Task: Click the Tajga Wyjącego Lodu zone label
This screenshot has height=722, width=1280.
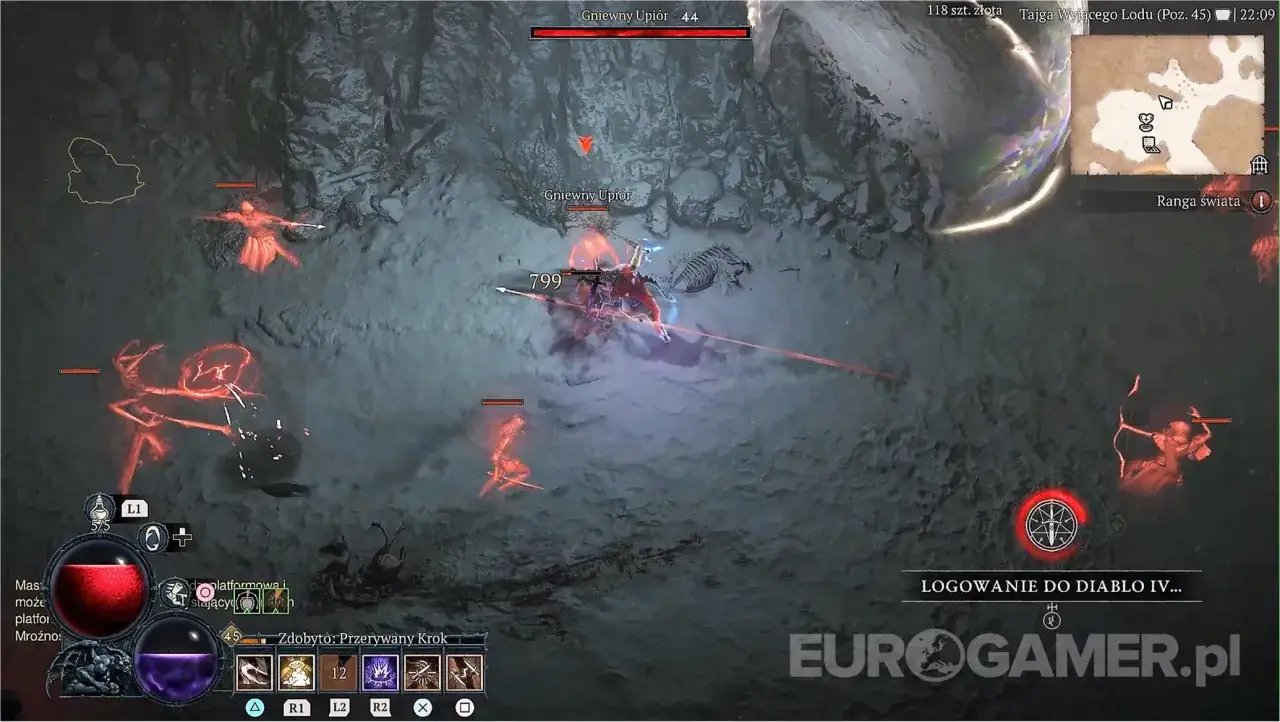Action: (x=1116, y=14)
